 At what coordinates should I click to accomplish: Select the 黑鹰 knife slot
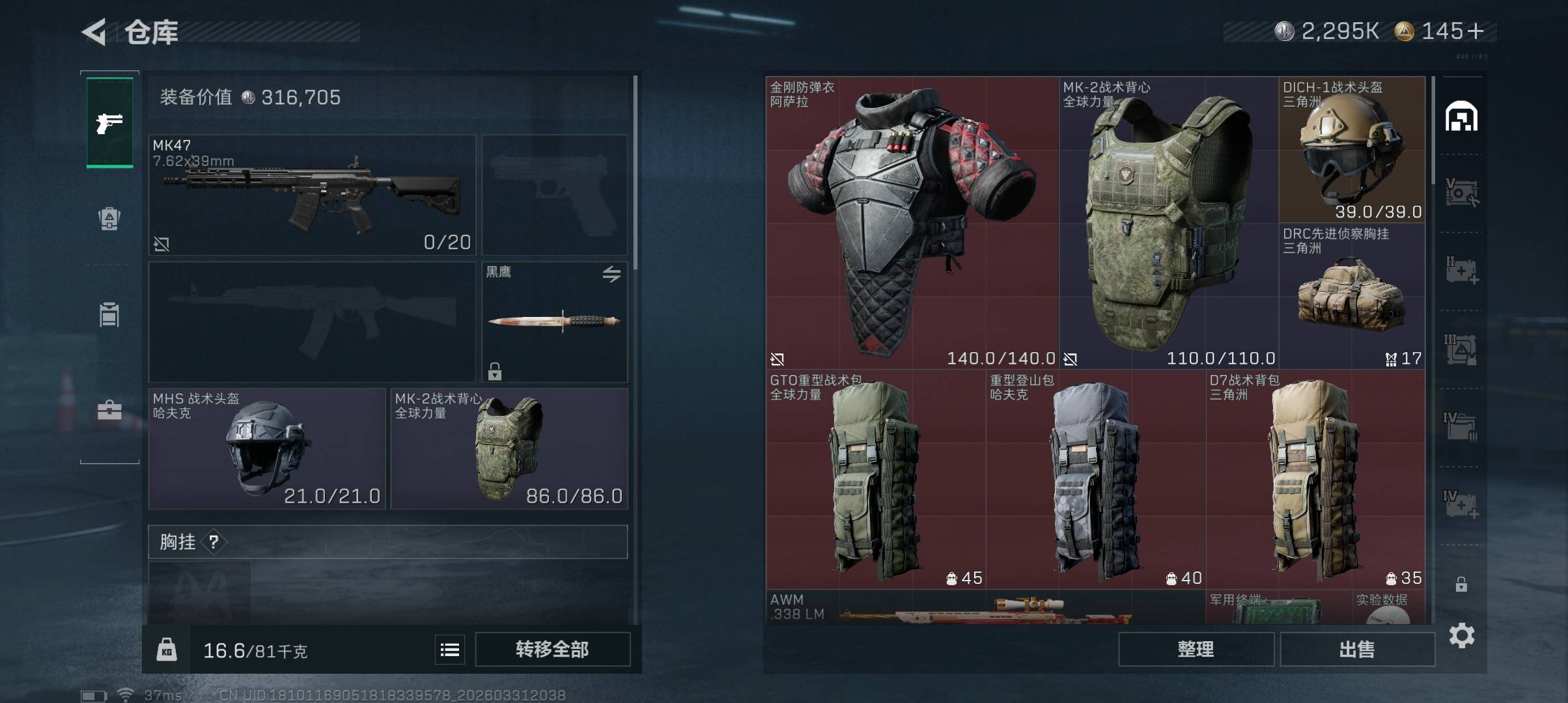tap(554, 321)
